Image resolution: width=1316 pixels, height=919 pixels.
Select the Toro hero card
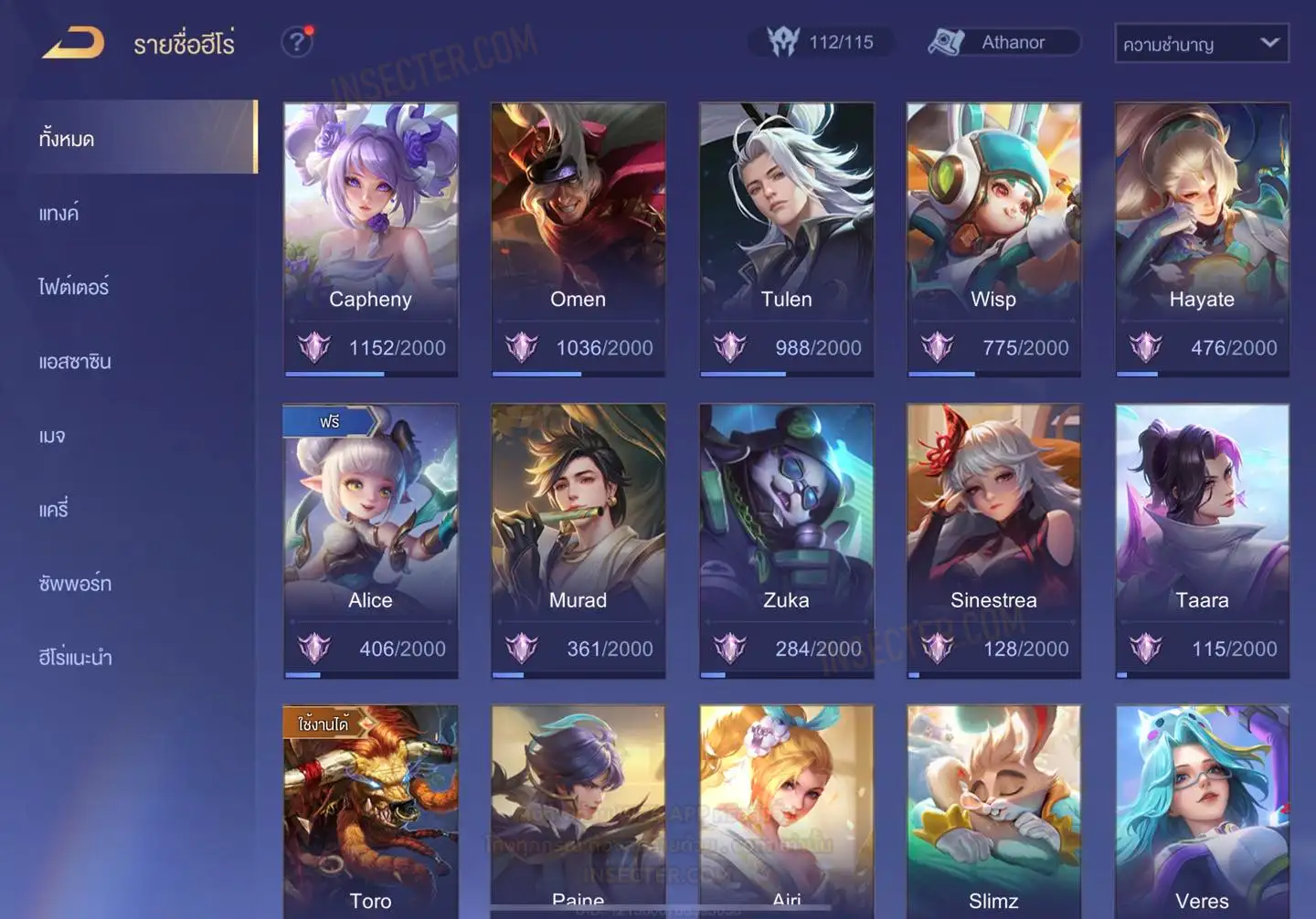tap(370, 813)
